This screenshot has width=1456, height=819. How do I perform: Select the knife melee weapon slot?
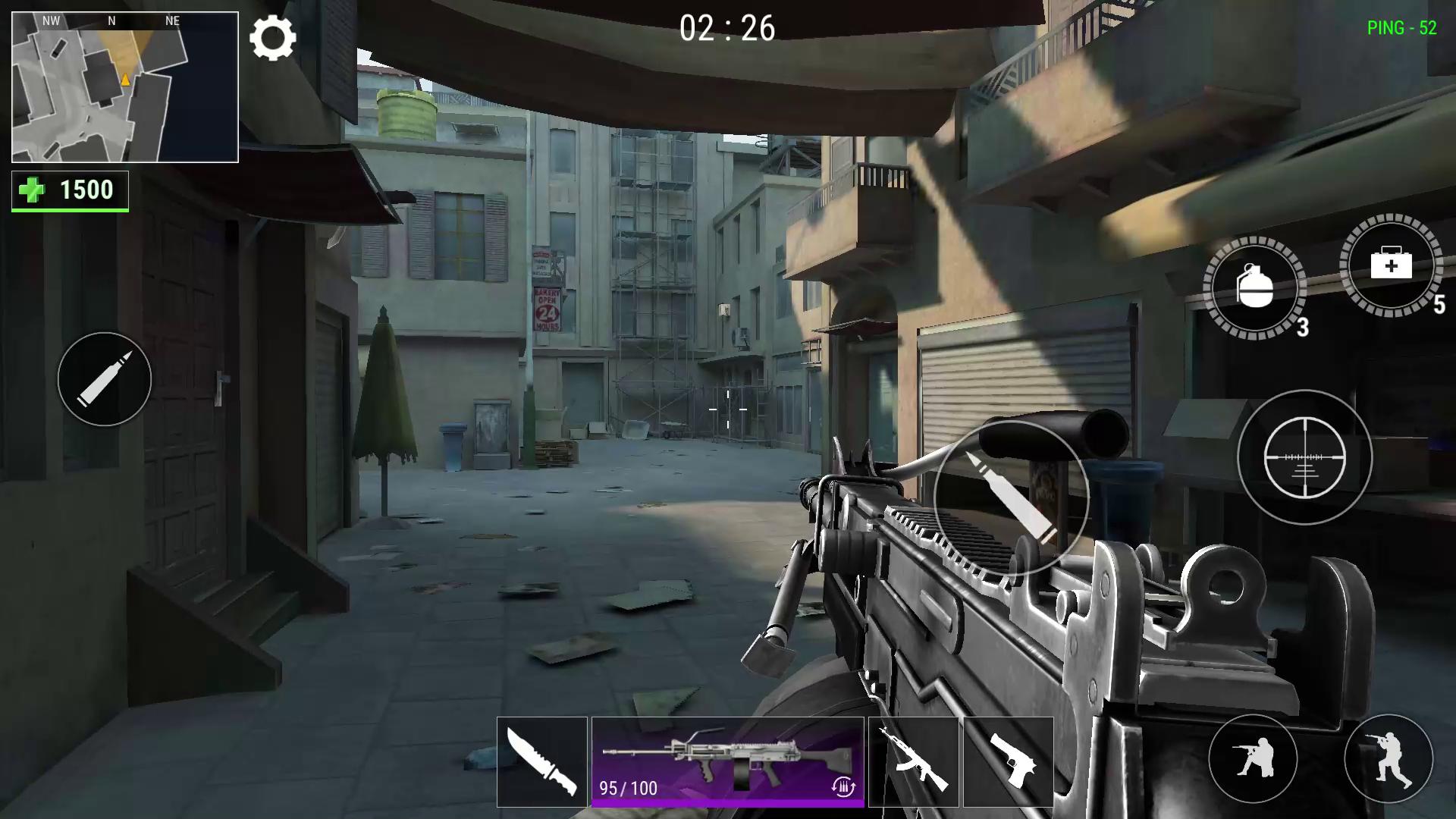pos(541,762)
